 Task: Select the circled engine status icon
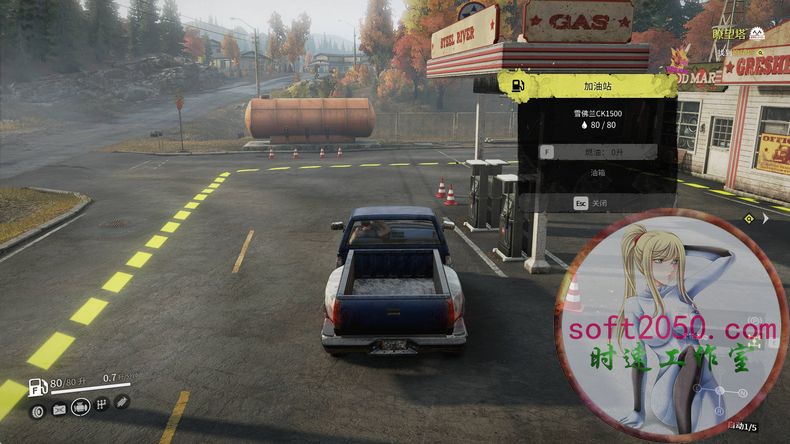(81, 407)
